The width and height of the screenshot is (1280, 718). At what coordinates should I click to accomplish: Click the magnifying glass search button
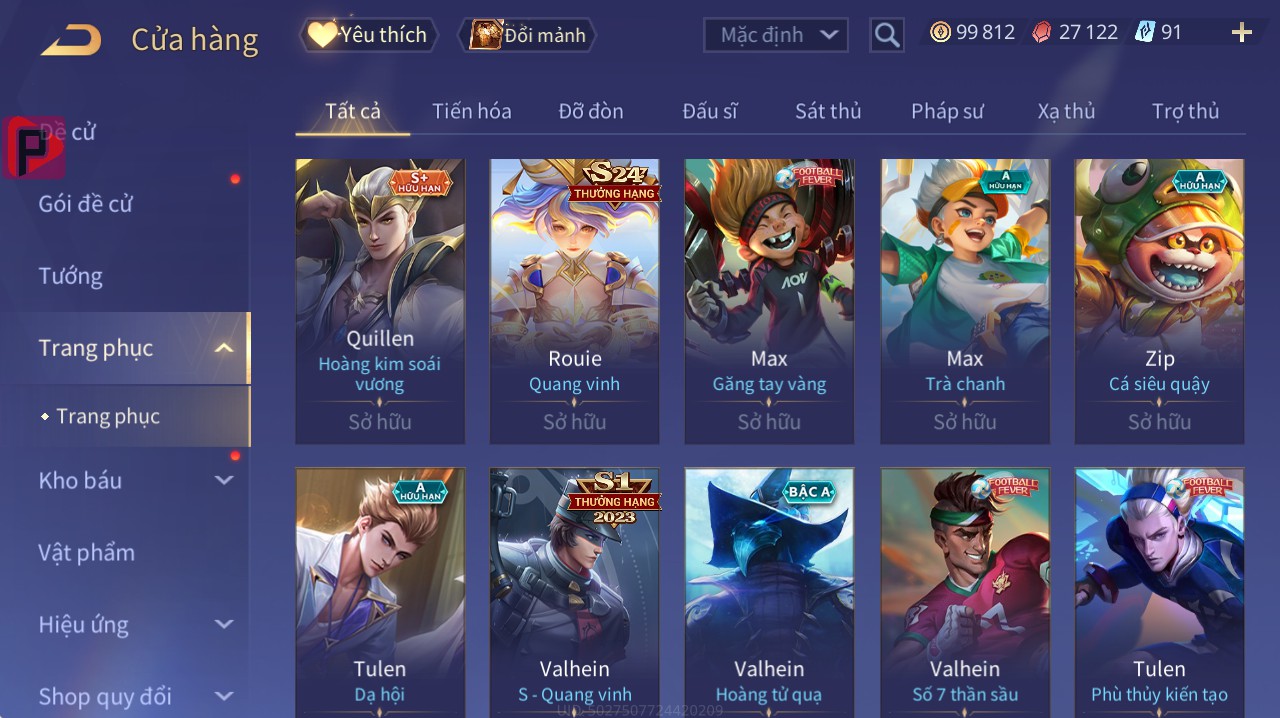(x=887, y=35)
